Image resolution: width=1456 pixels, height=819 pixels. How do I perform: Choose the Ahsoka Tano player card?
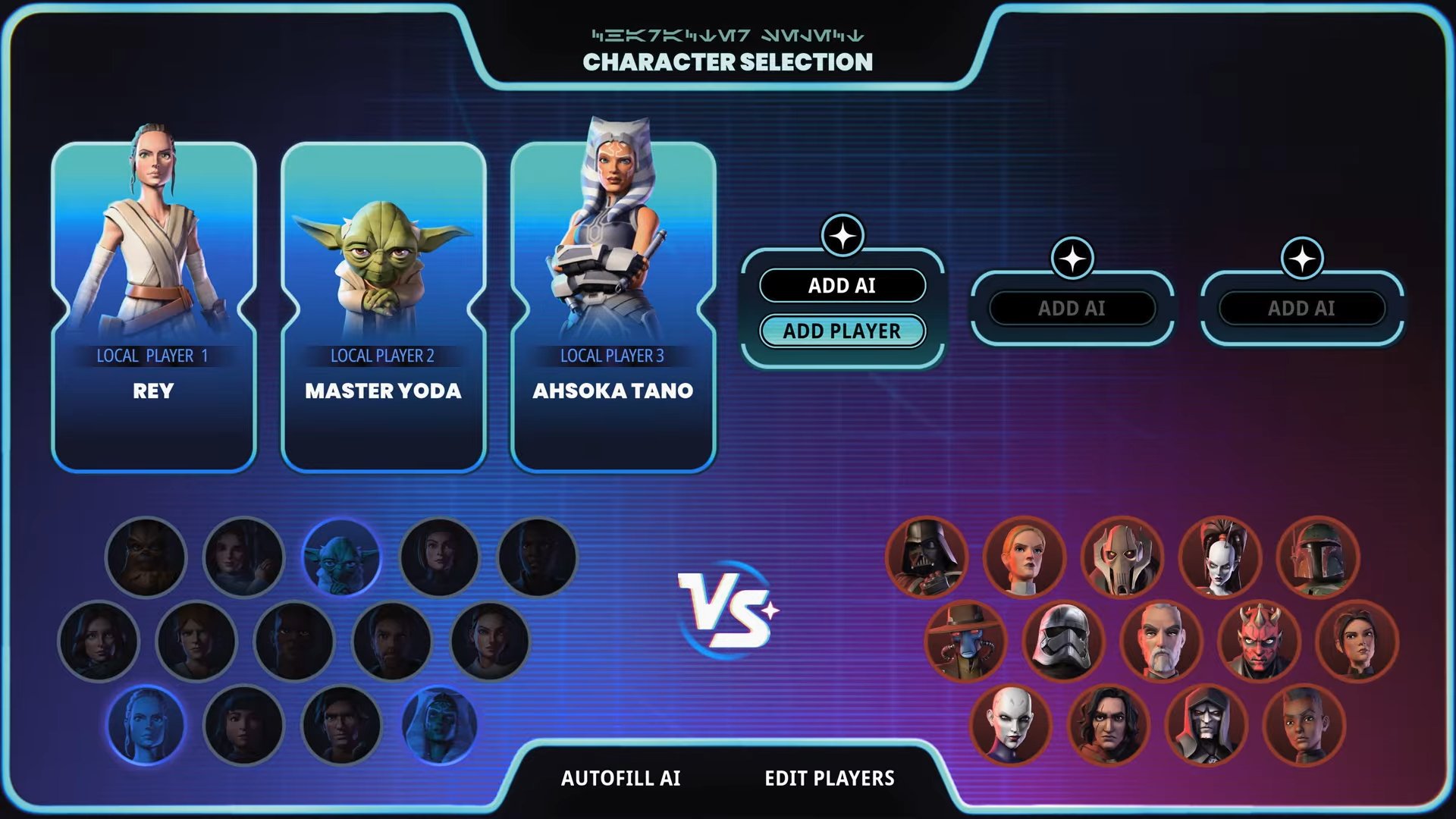[x=613, y=307]
